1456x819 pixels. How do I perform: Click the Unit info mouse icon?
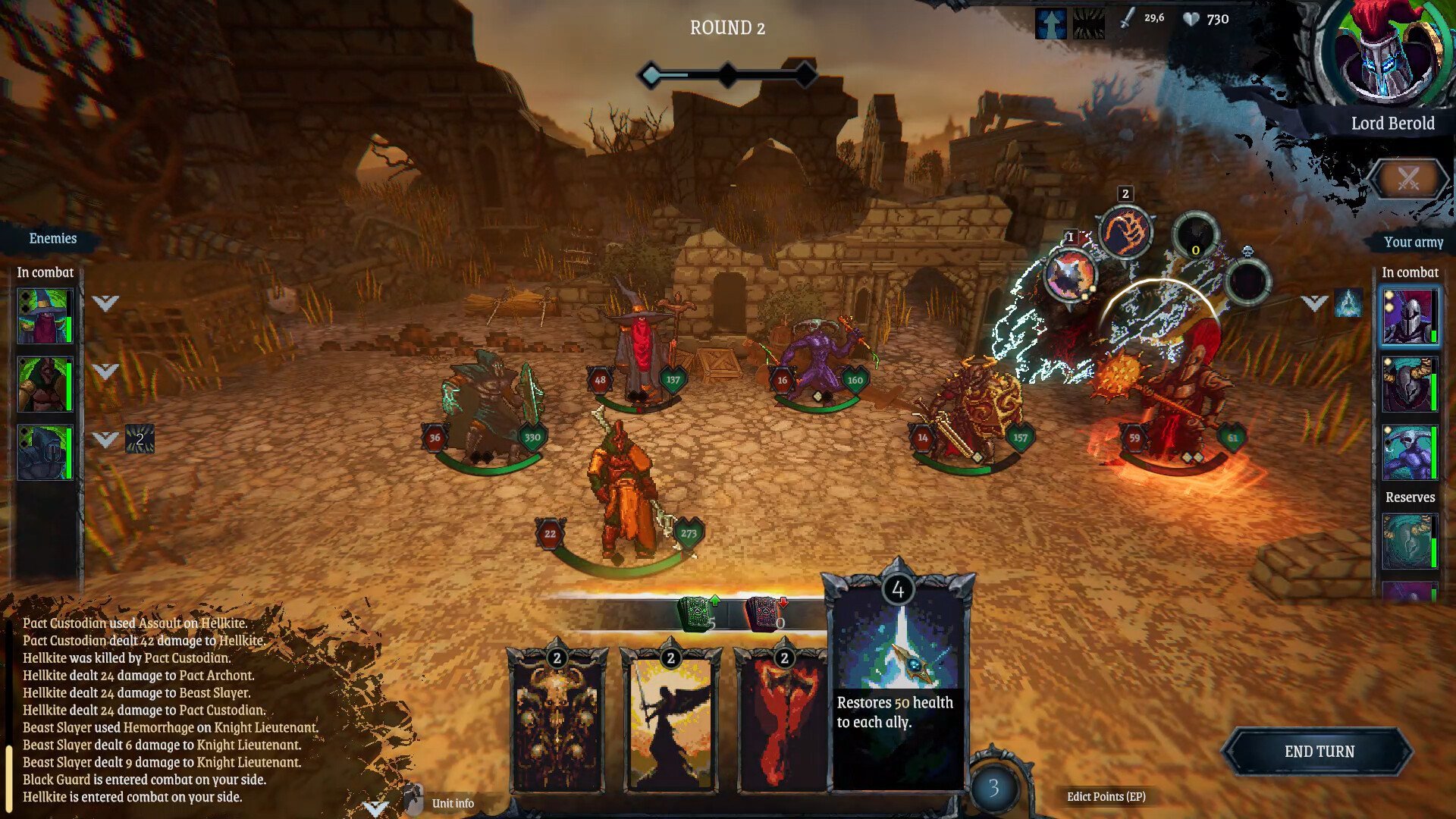click(415, 799)
